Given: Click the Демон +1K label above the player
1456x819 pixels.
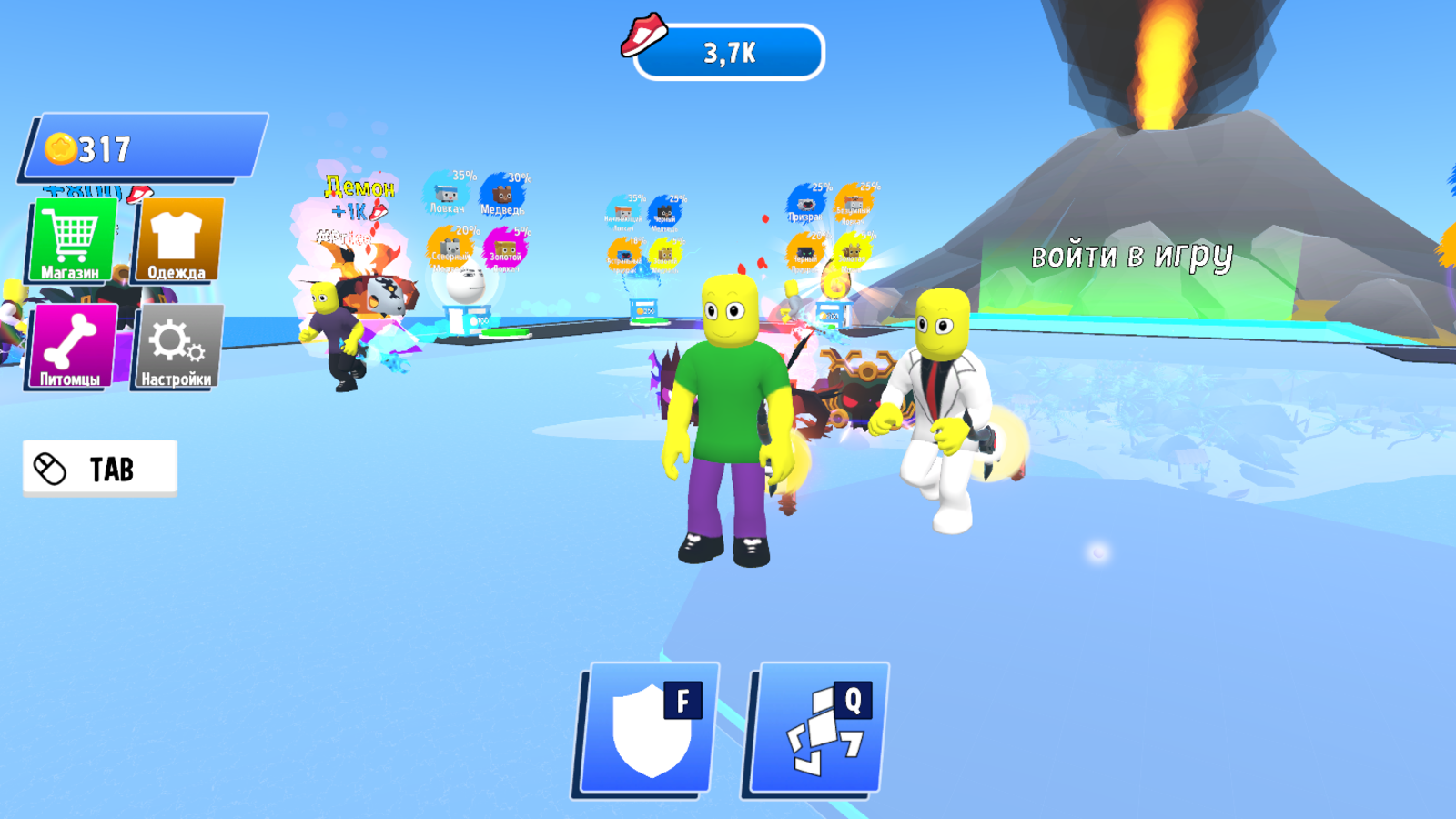Looking at the screenshot, I should [358, 197].
